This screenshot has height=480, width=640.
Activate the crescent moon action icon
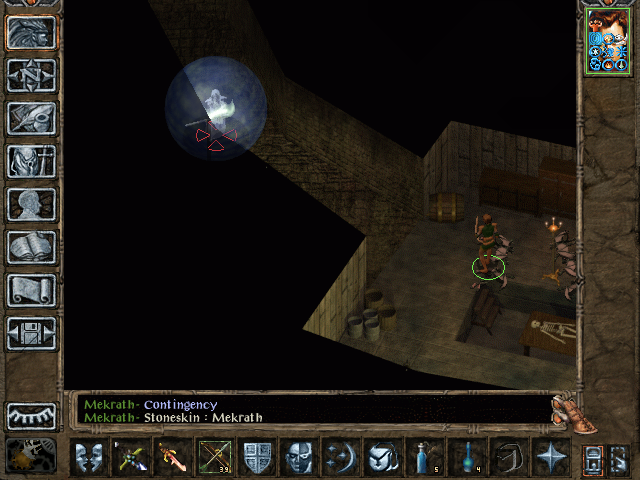[x=340, y=458]
